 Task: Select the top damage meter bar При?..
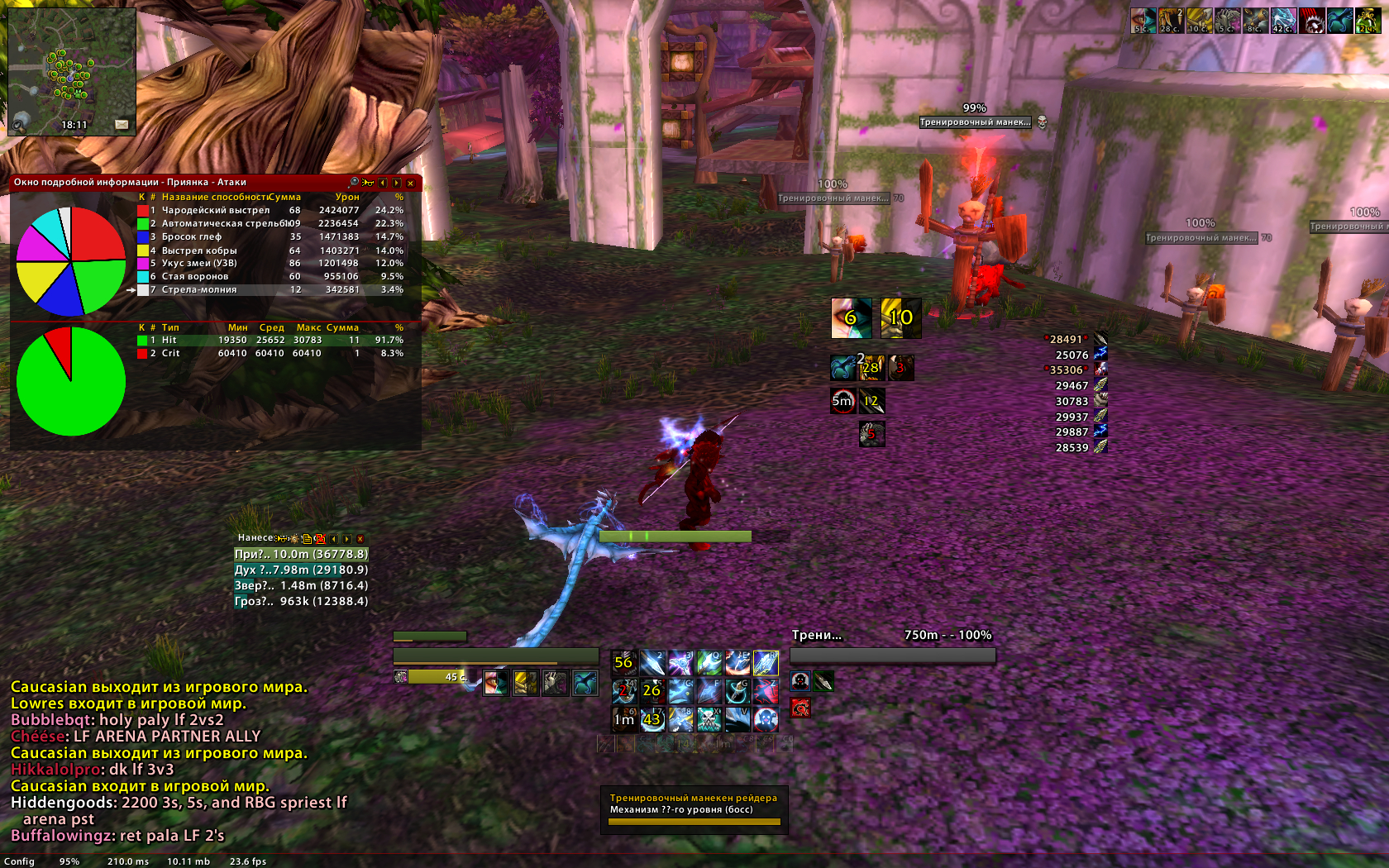(301, 554)
